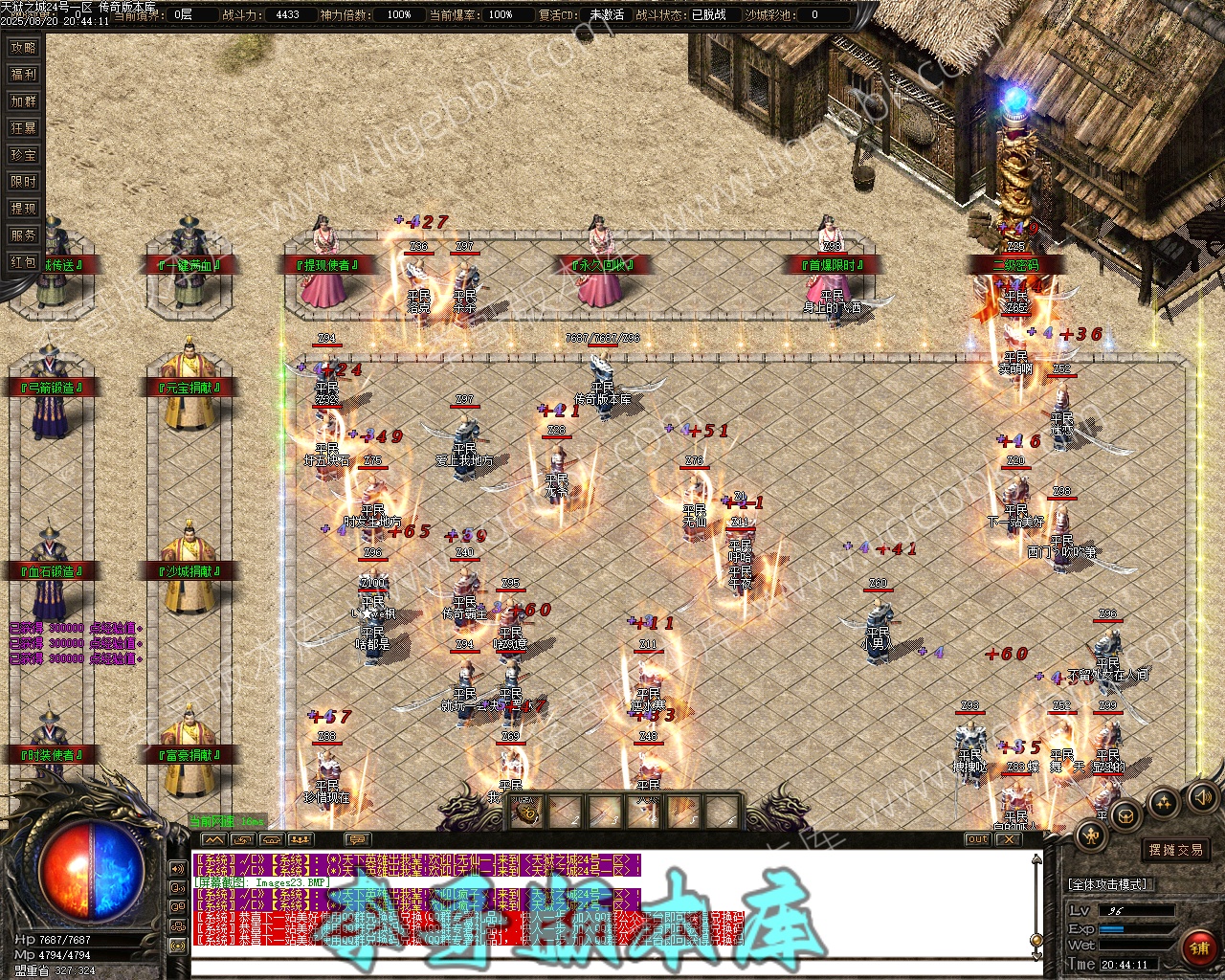Click the 摆摊交易 stall trade button
This screenshot has height=980, width=1225.
point(1176,850)
